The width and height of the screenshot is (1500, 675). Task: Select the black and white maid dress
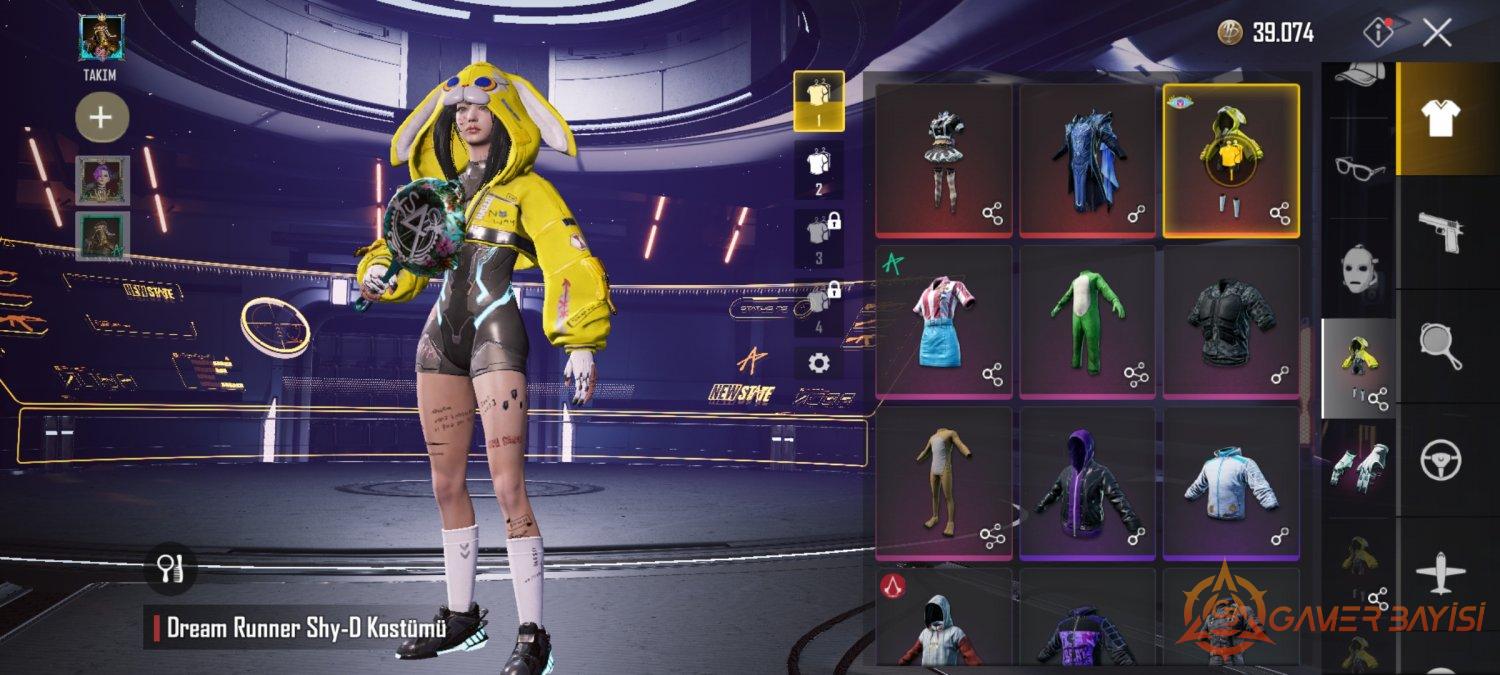943,160
